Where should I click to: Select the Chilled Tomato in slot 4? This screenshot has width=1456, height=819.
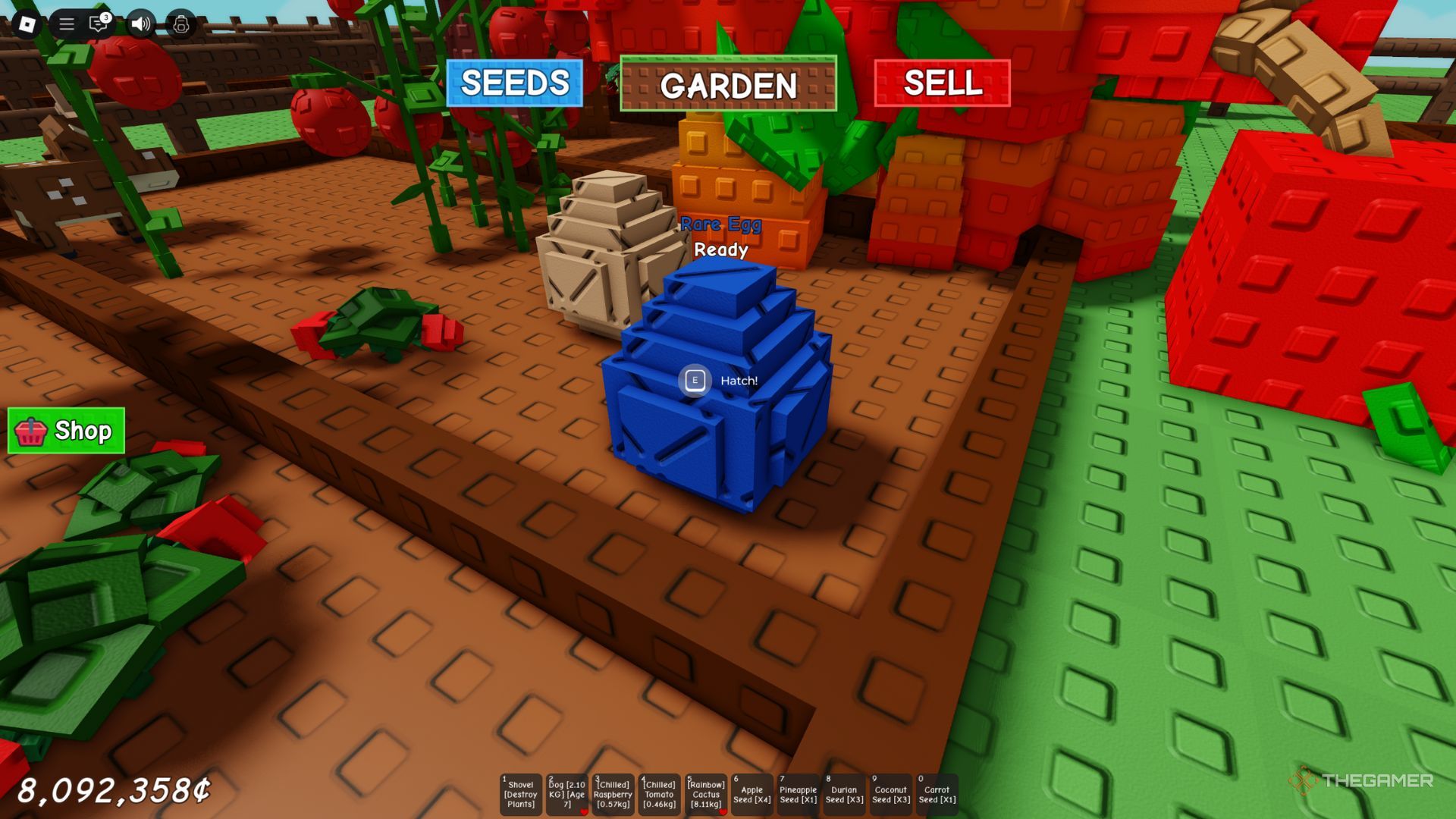[x=658, y=793]
